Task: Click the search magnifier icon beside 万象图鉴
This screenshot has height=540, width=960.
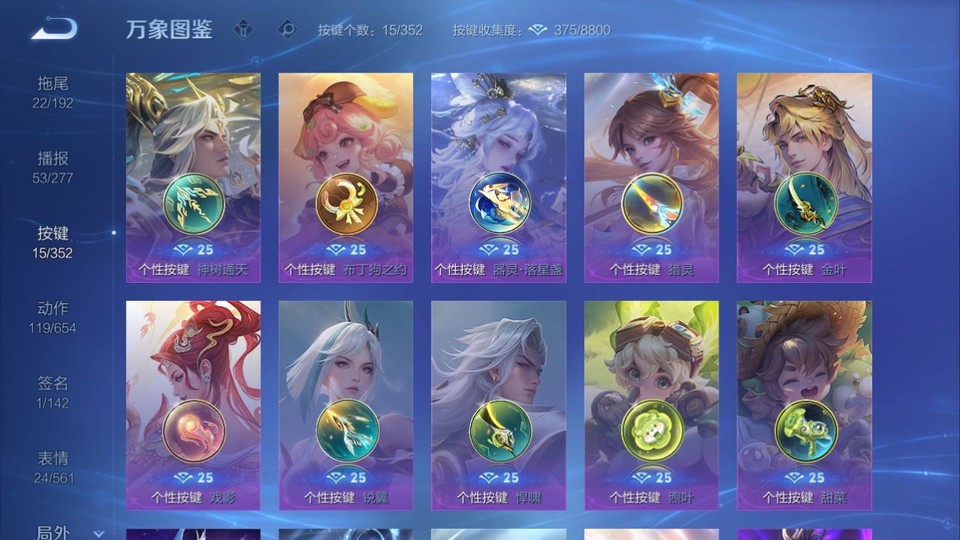Action: tap(287, 29)
